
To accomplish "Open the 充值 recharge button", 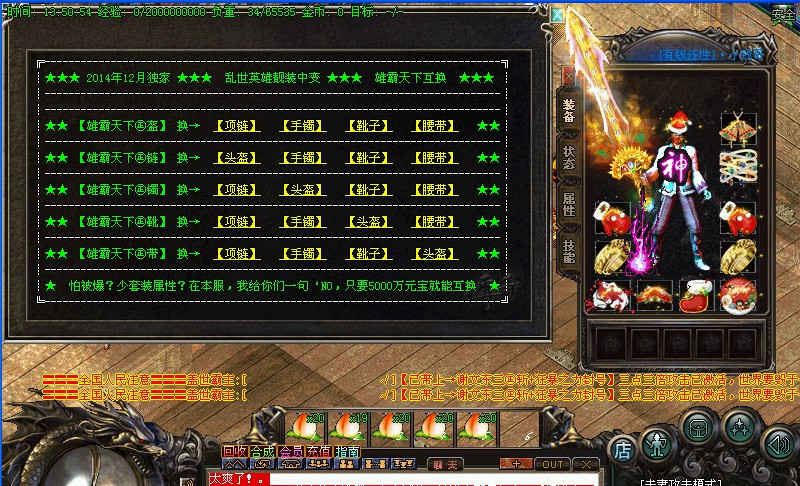I will 320,453.
